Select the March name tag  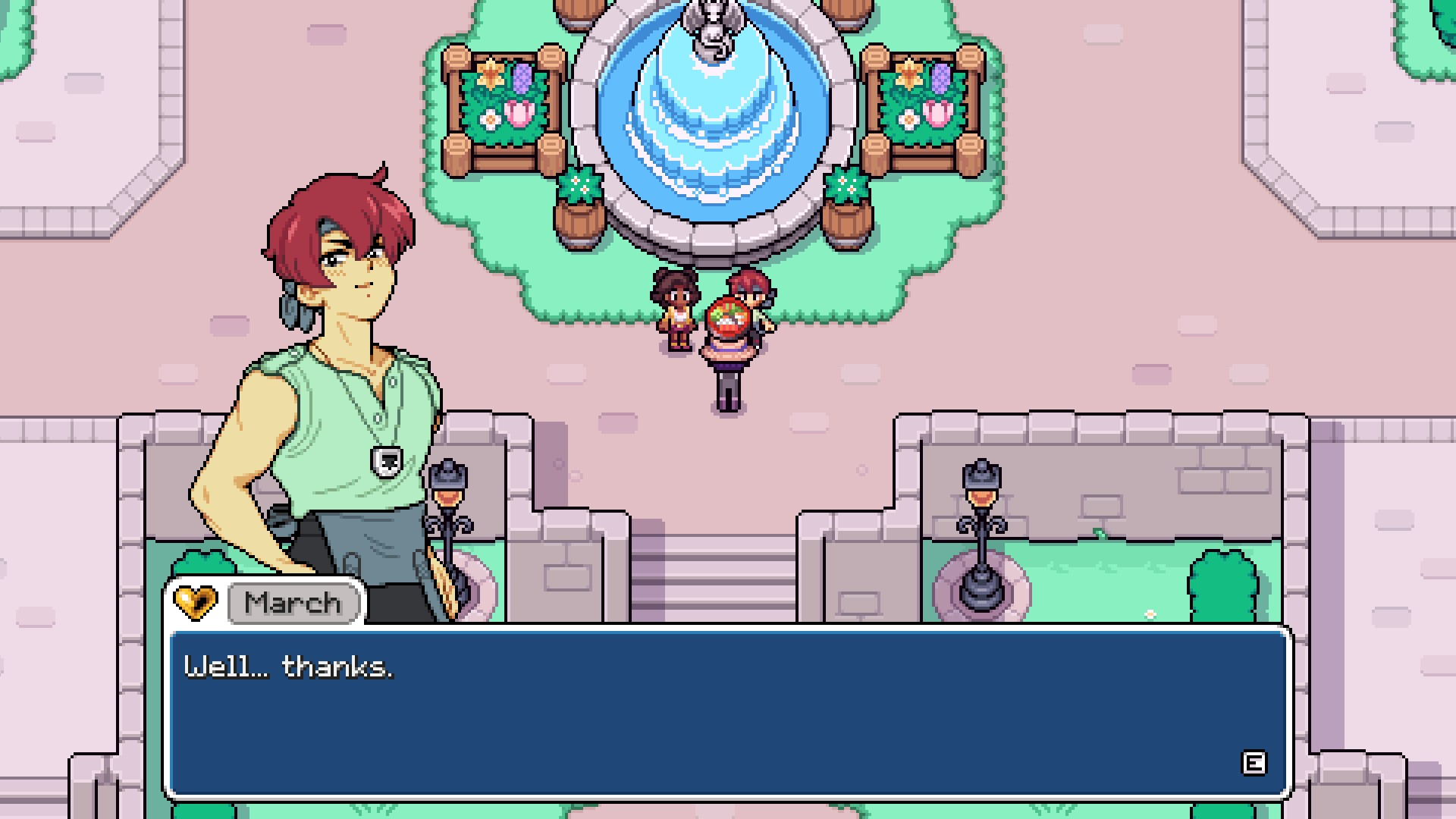point(293,604)
